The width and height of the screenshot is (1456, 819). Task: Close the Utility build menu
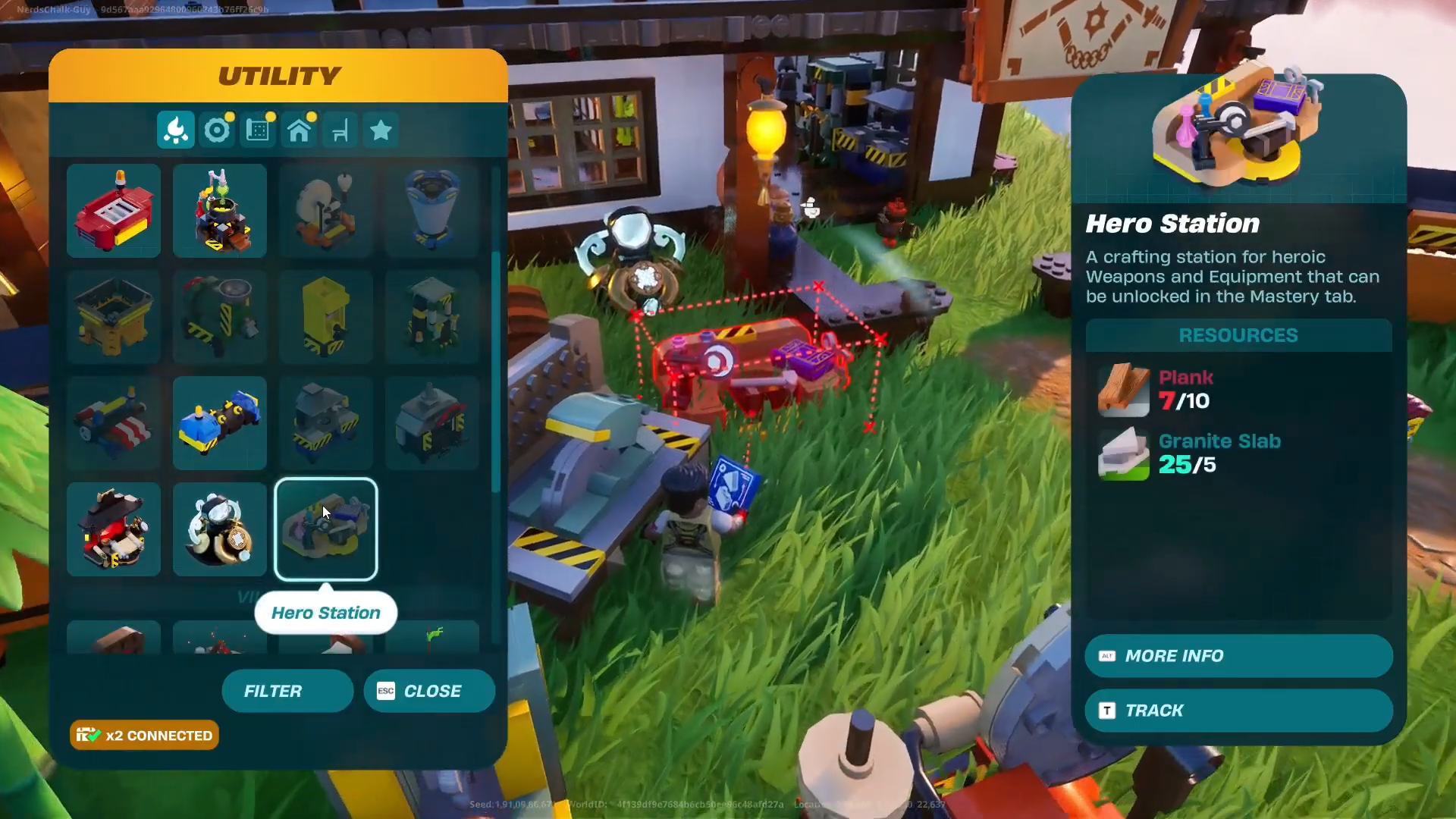[429, 691]
